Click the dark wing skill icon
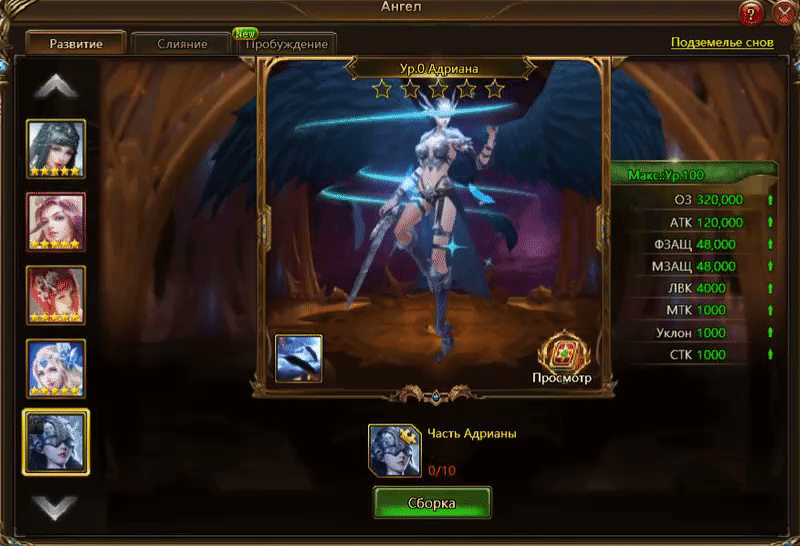 [x=299, y=358]
